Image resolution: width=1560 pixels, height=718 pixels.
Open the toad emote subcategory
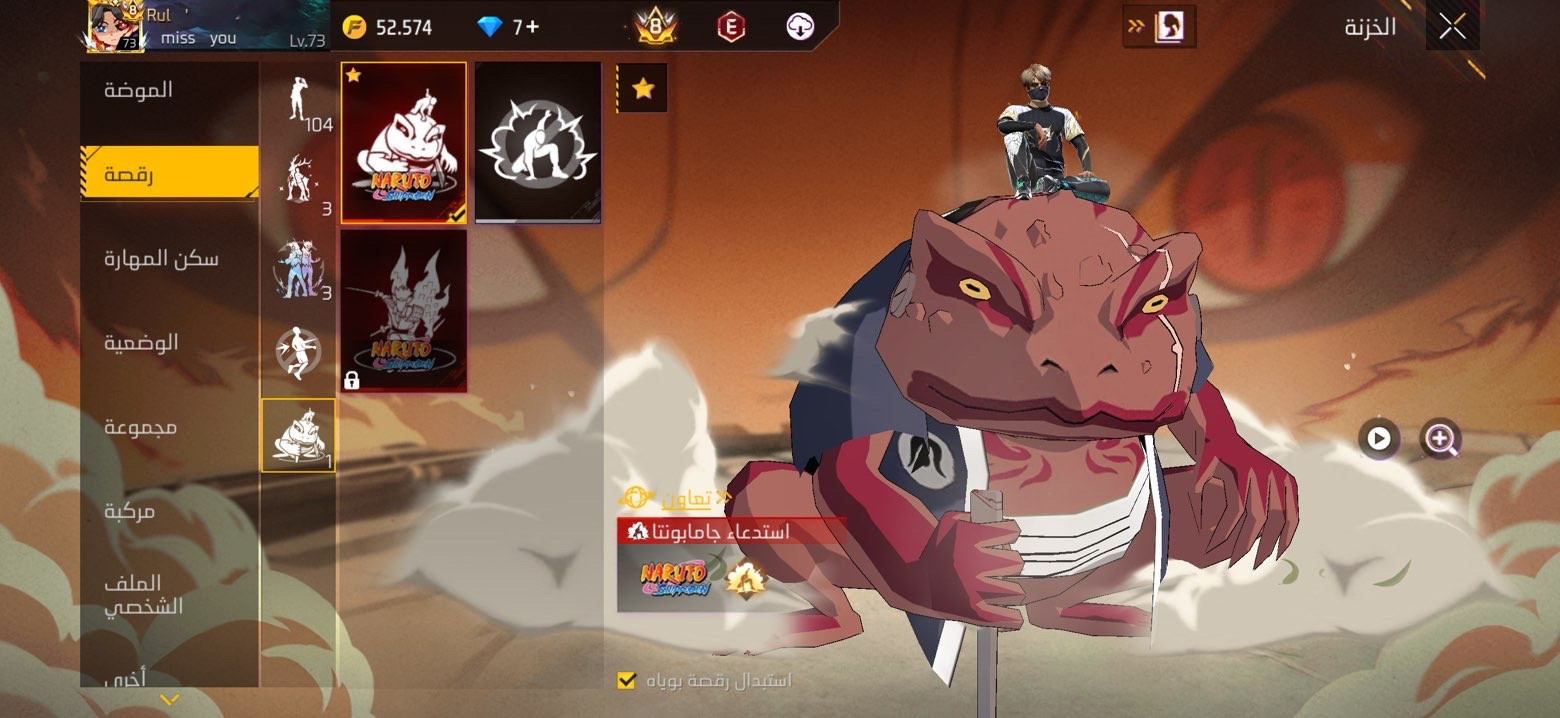(298, 435)
